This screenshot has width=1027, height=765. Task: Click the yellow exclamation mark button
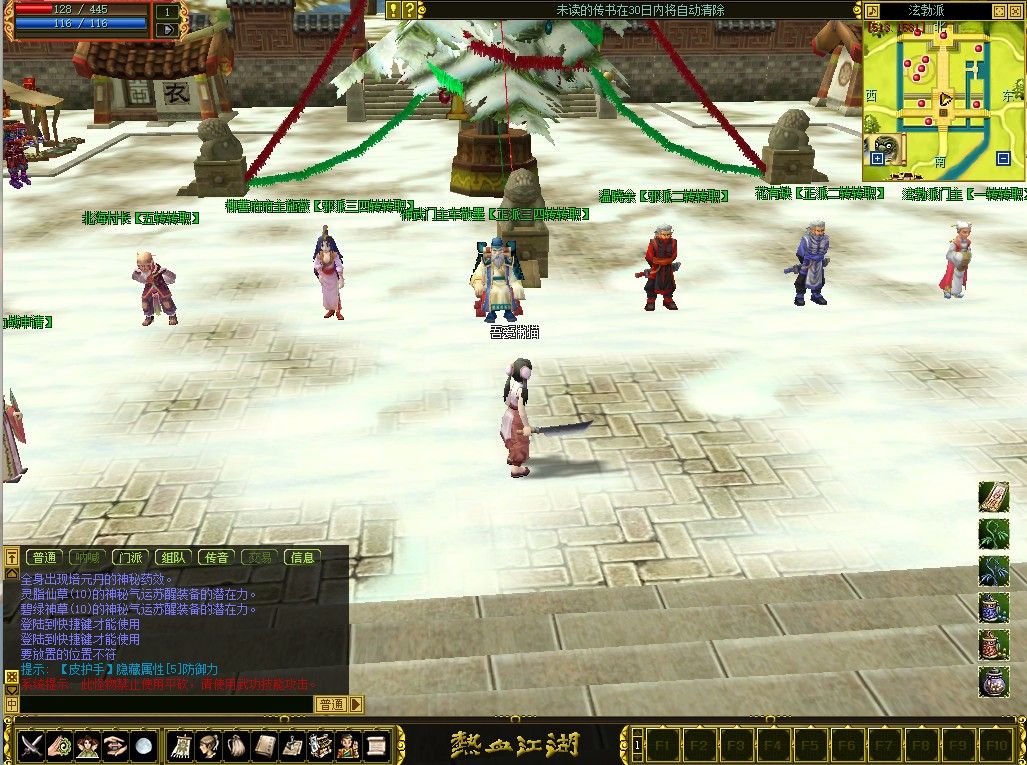point(393,10)
